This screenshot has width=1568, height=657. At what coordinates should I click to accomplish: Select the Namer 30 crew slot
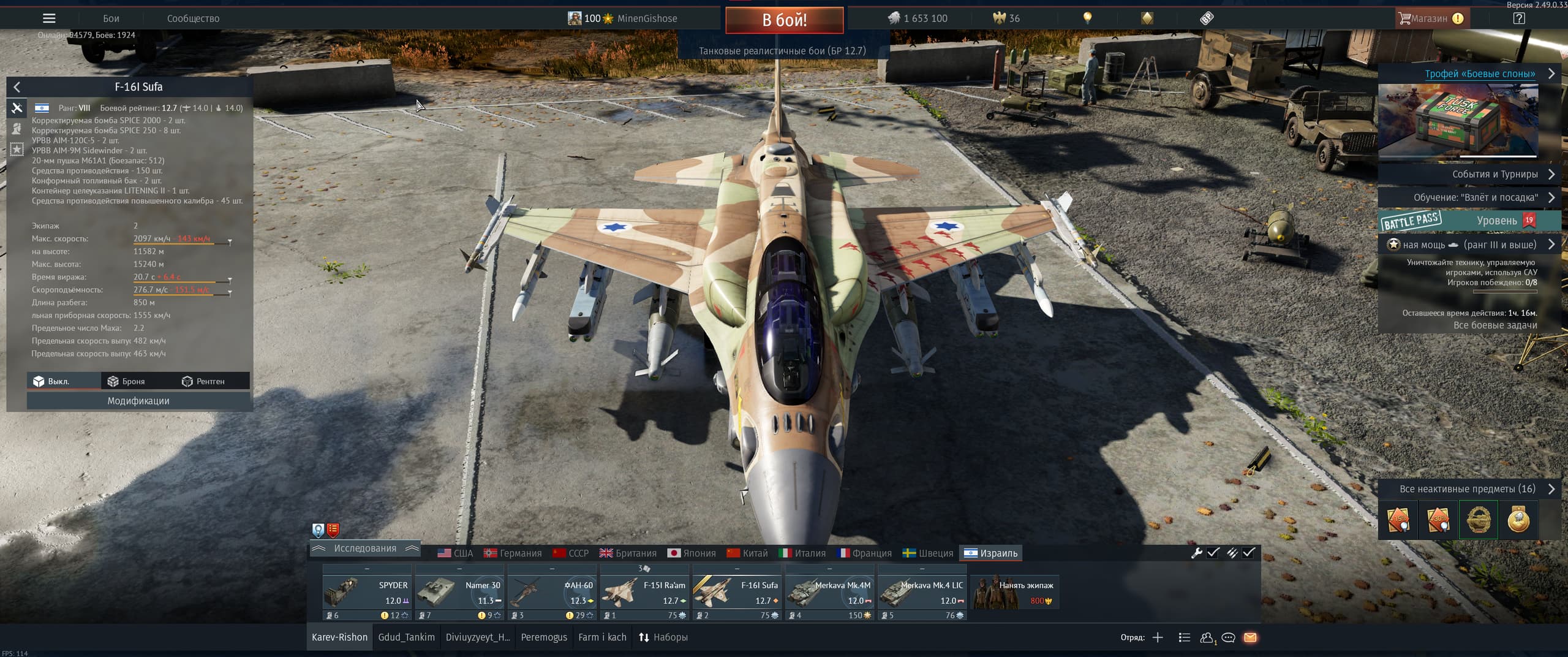coord(459,592)
